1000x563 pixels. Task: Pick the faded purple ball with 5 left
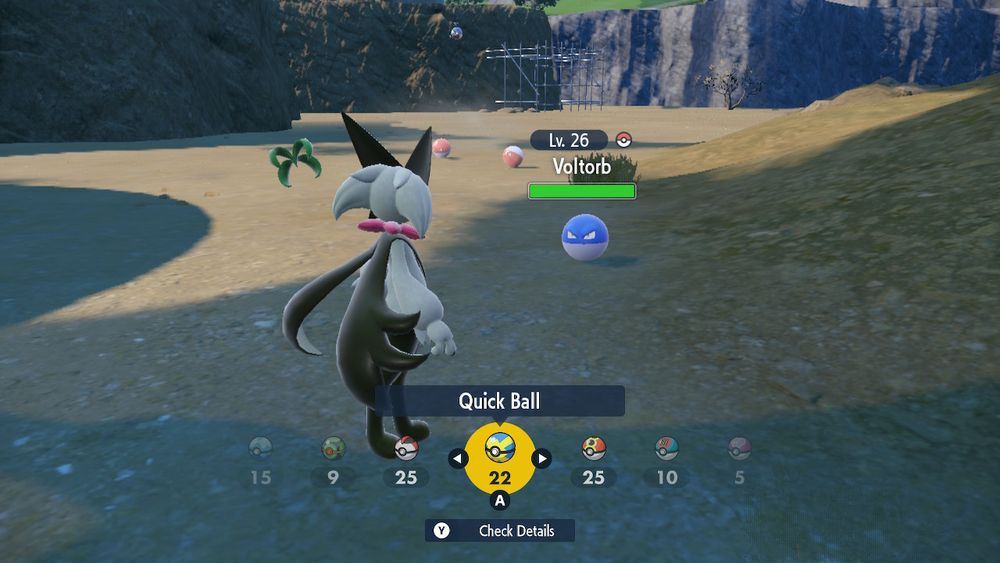739,450
